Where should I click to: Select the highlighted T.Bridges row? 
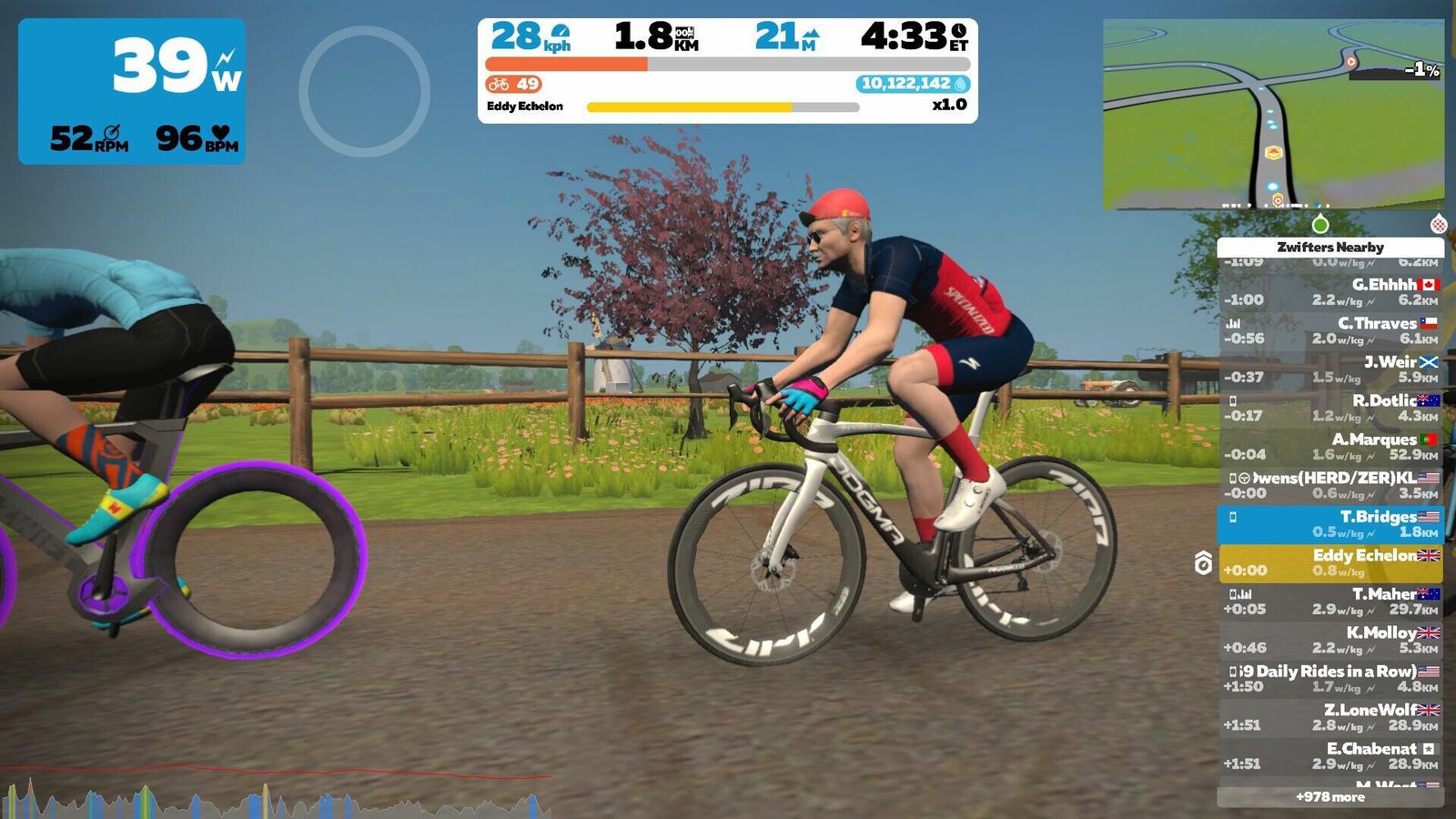pos(1330,524)
